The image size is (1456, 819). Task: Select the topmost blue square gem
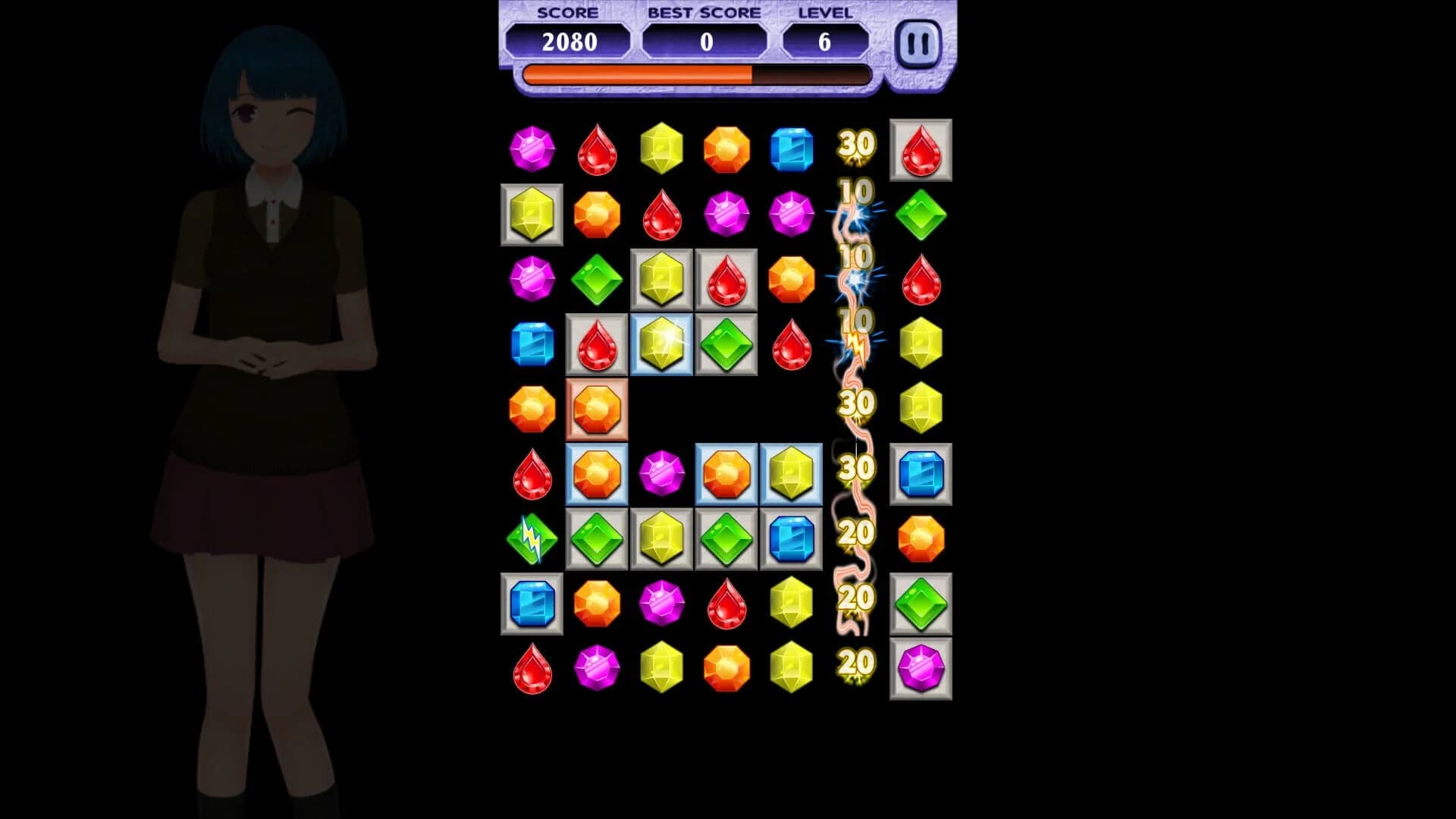coord(792,149)
